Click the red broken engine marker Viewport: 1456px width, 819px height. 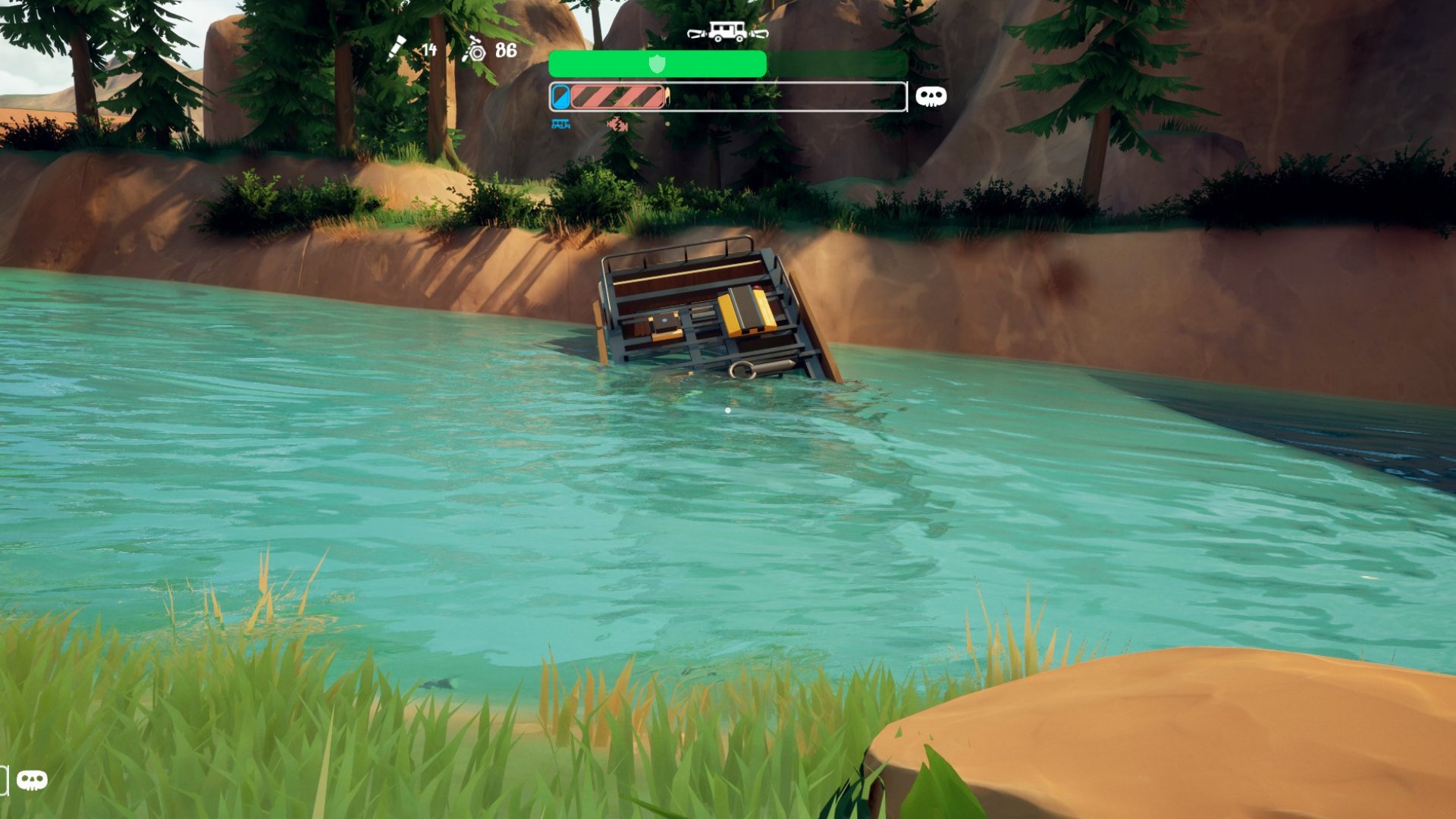pyautogui.click(x=617, y=124)
